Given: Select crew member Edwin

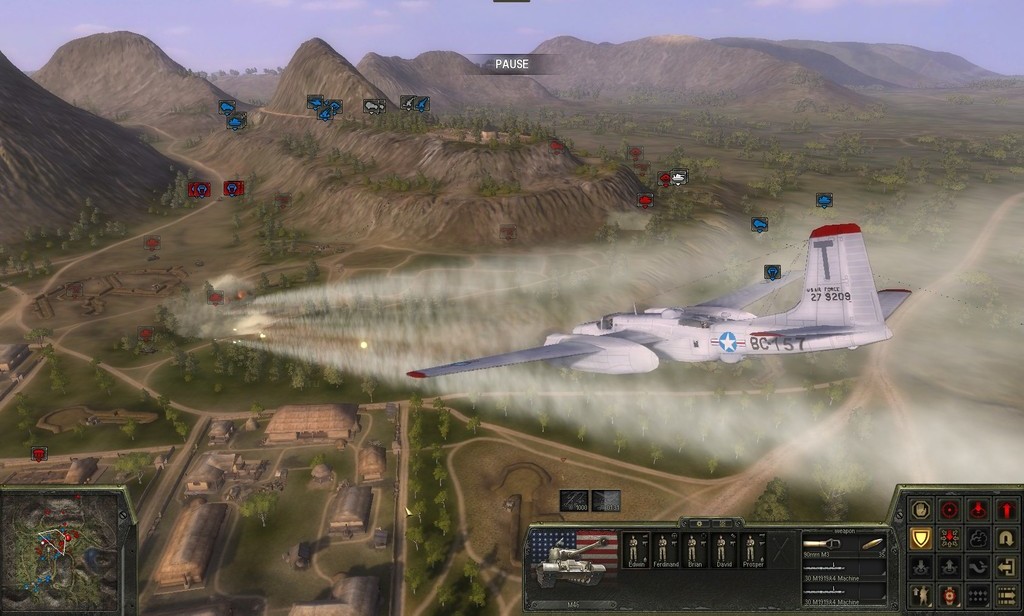Looking at the screenshot, I should [x=632, y=551].
